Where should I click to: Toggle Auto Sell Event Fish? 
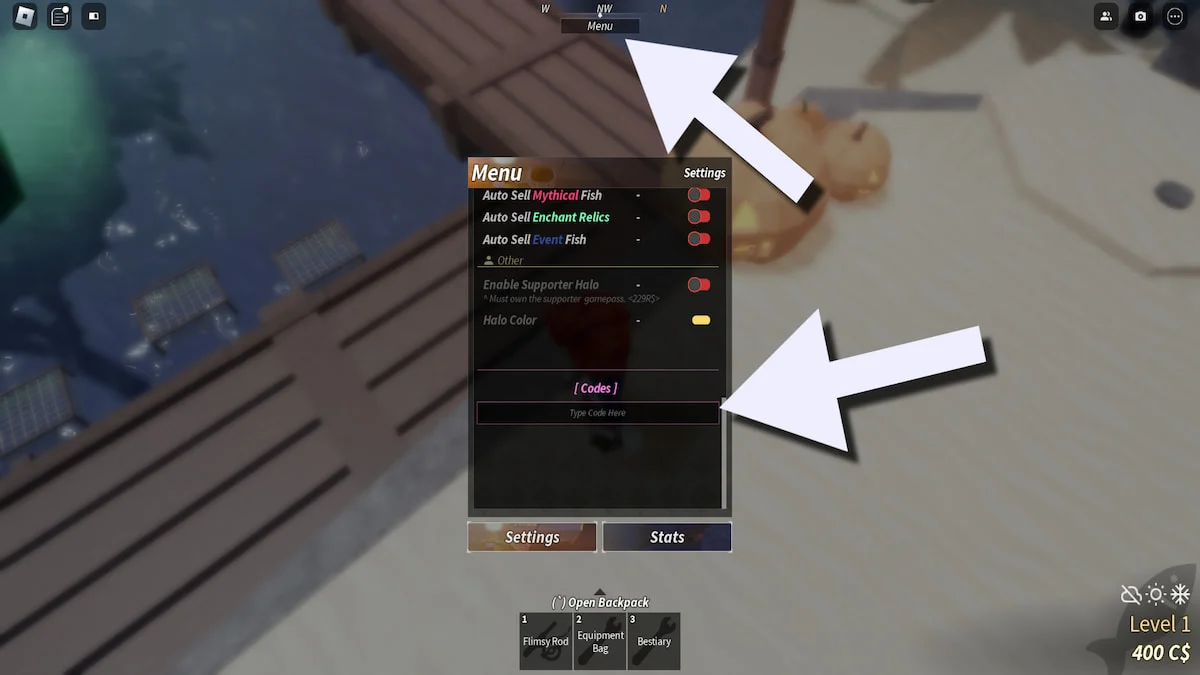click(699, 239)
